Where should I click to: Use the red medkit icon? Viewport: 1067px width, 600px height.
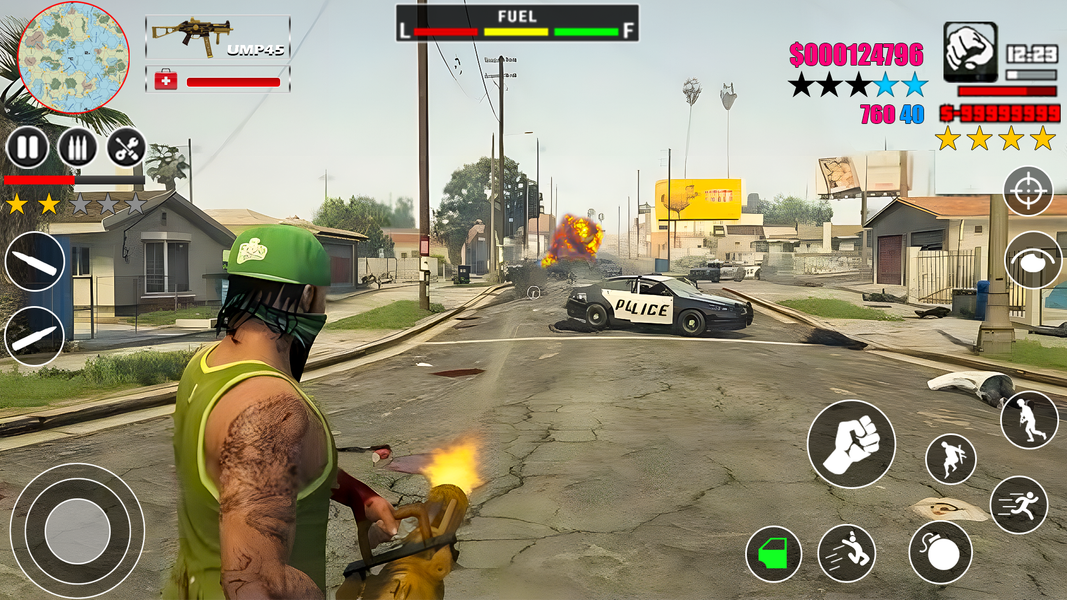166,80
